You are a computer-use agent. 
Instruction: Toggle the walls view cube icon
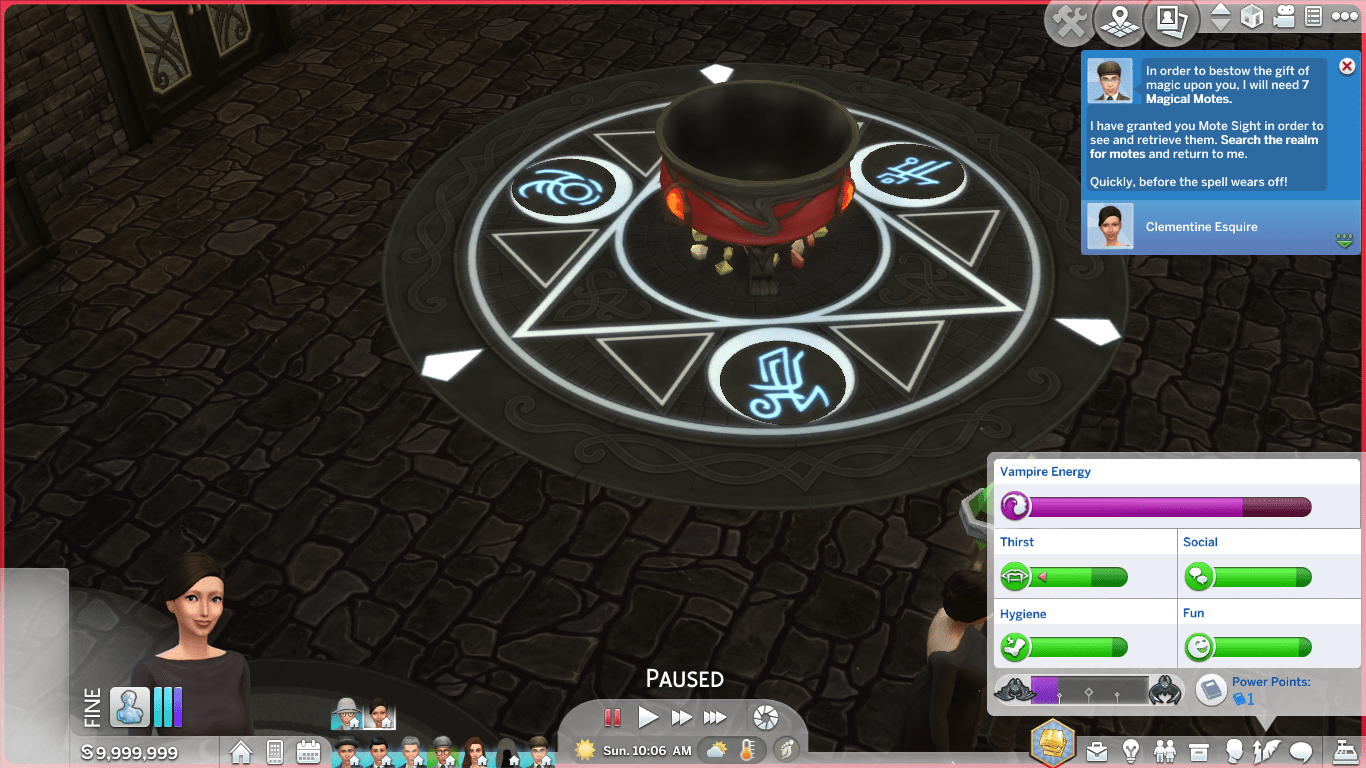tap(1252, 17)
